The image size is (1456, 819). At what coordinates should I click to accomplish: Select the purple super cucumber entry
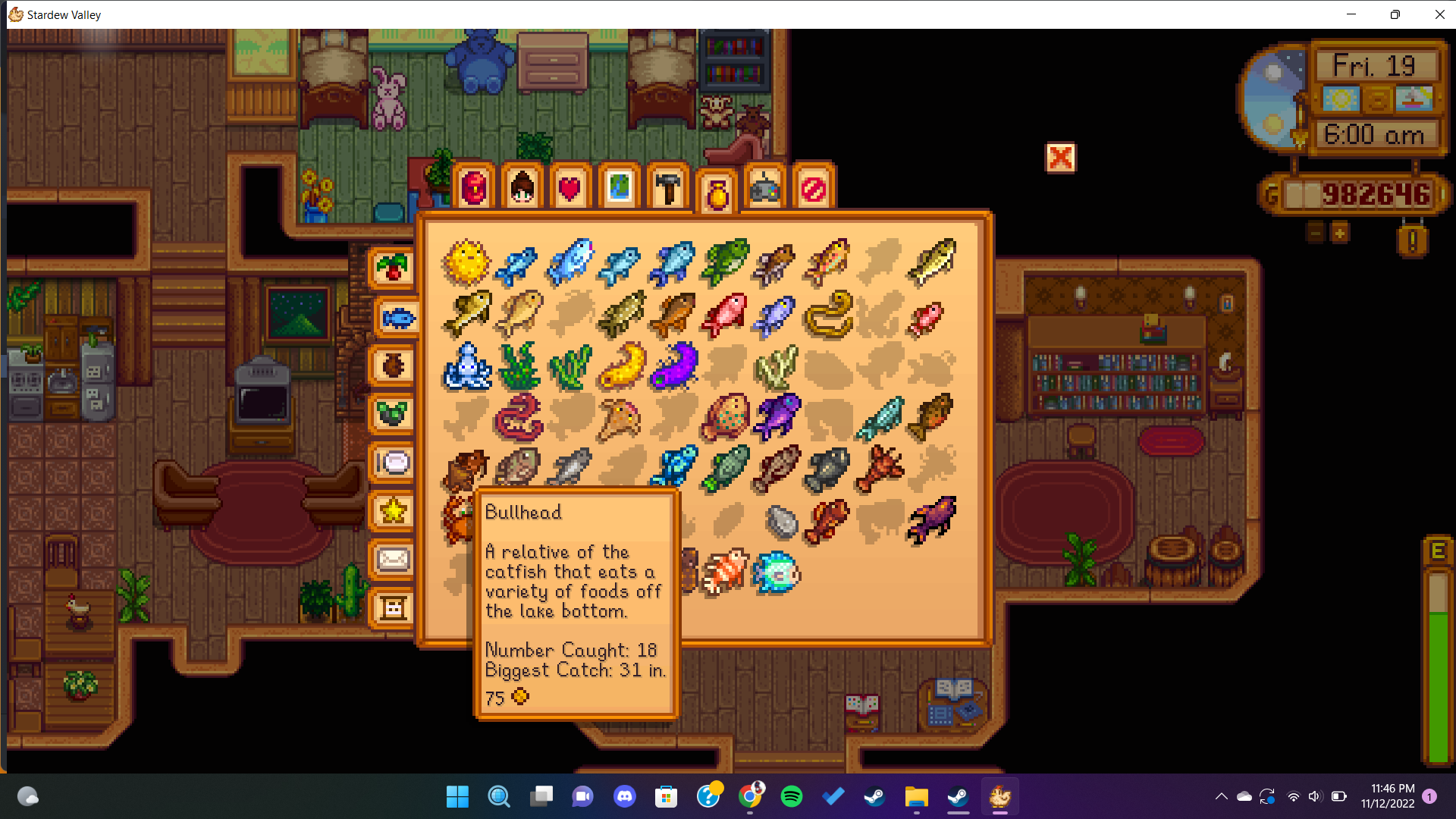click(x=674, y=366)
